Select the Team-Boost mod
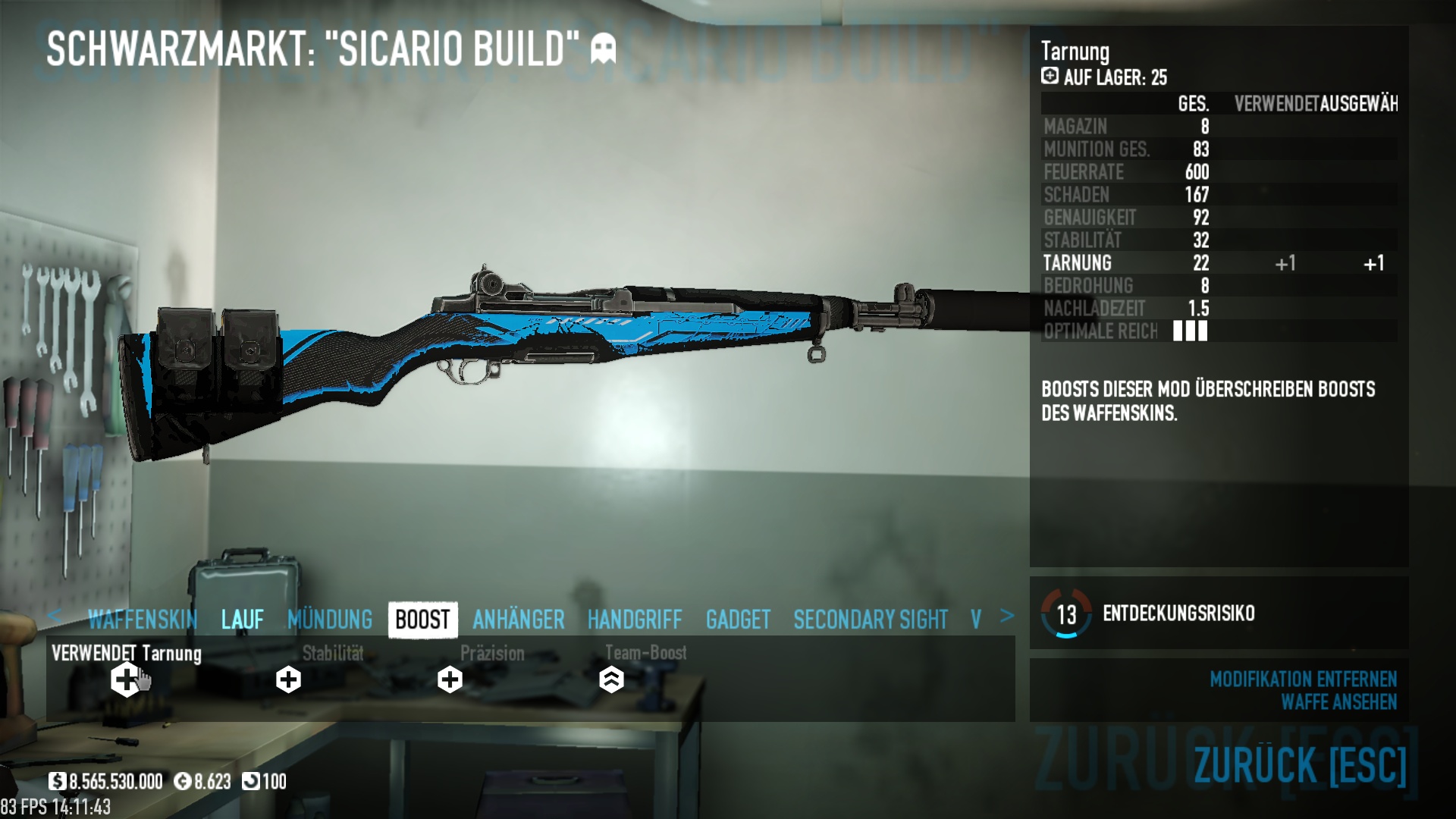This screenshot has height=819, width=1456. (611, 679)
